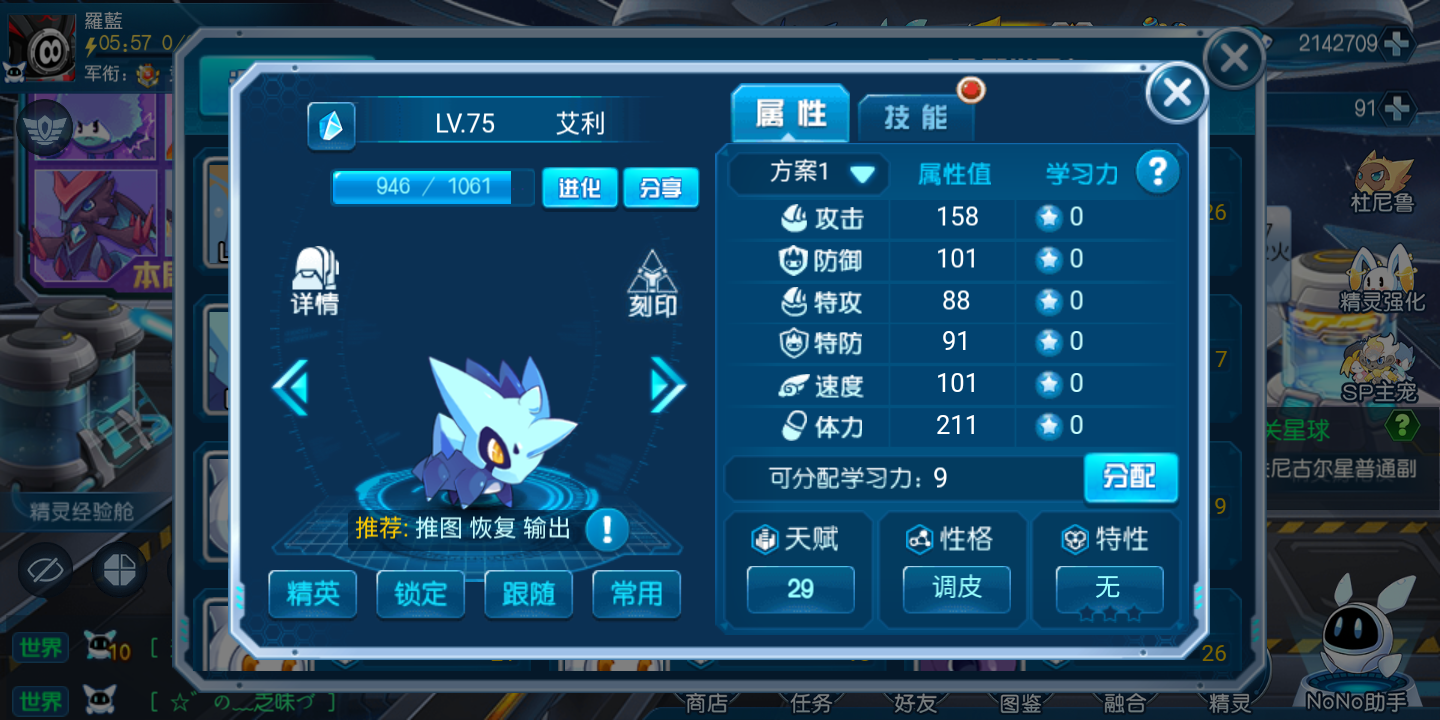
Task: Show the previous spirit with left arrow
Action: pos(291,387)
